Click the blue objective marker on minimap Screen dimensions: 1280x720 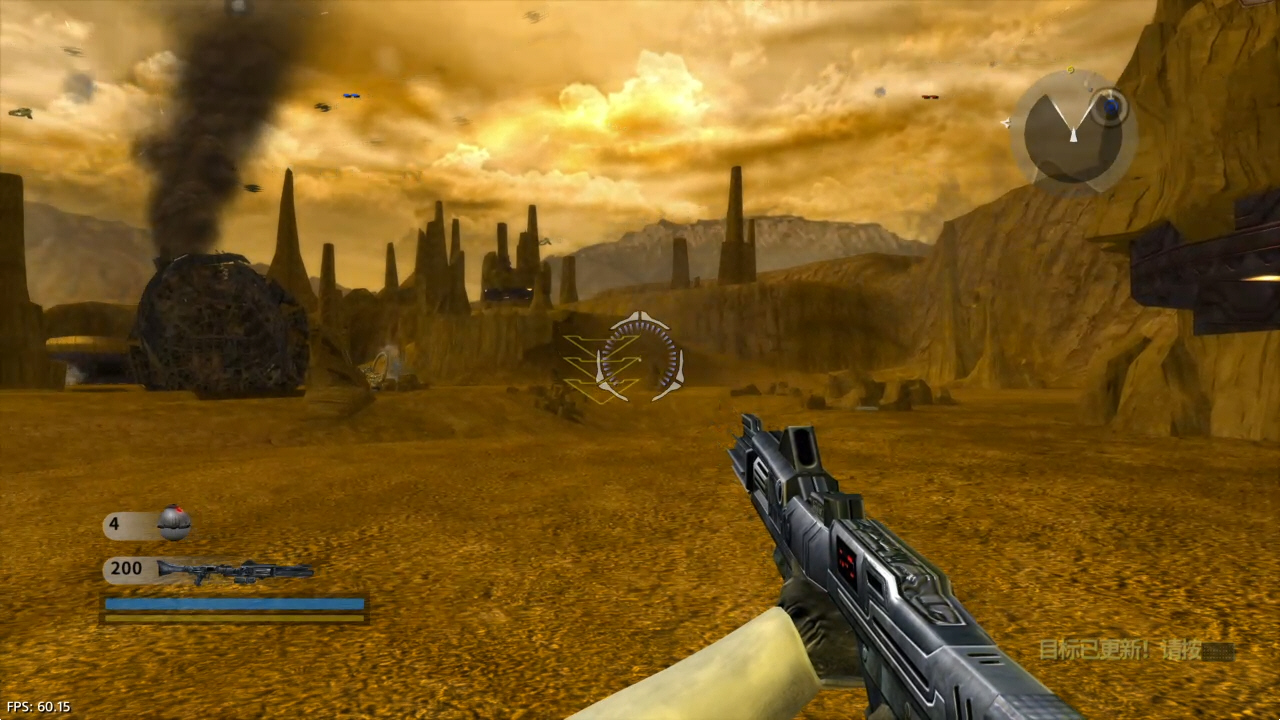(x=1109, y=105)
